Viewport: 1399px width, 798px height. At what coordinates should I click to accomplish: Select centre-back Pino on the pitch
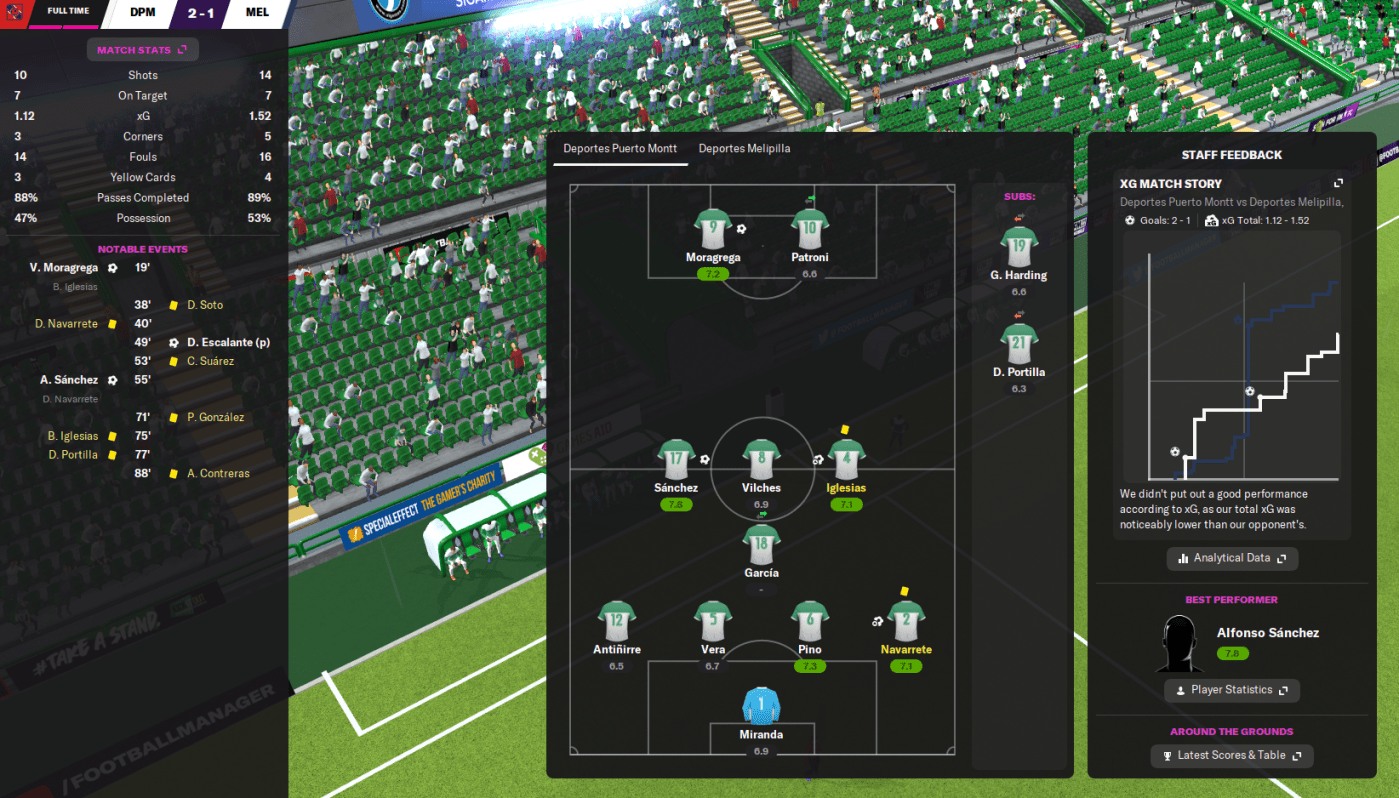tap(809, 621)
